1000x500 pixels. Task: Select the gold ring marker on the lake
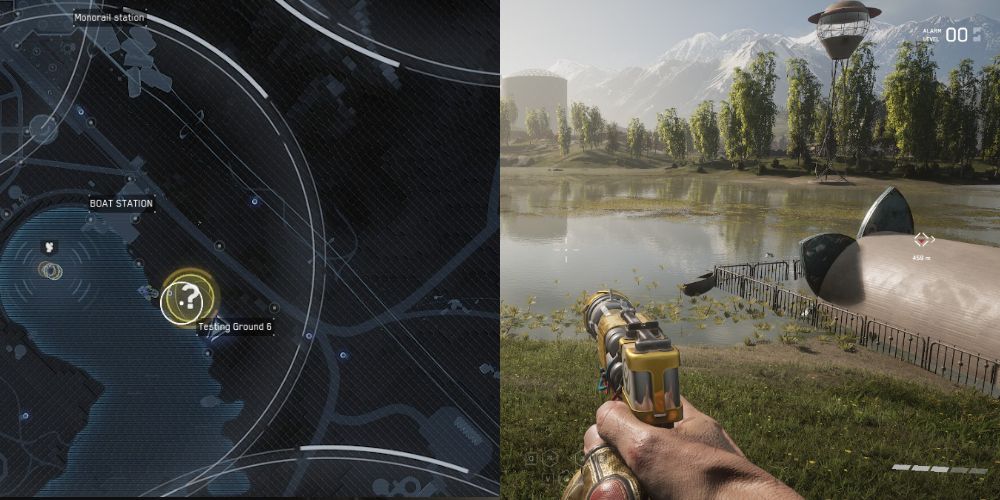[x=50, y=270]
